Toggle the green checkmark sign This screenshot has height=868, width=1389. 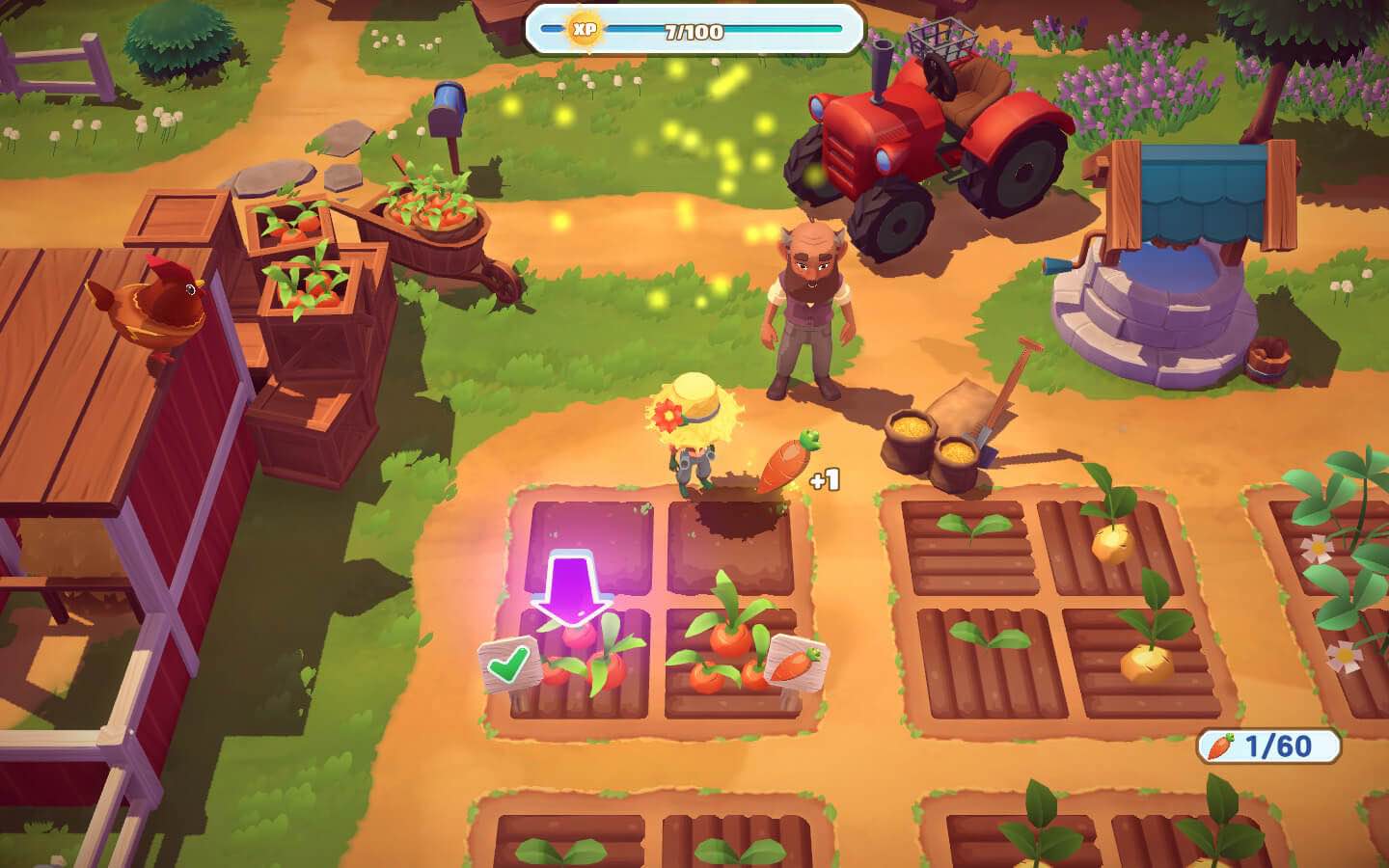(508, 664)
